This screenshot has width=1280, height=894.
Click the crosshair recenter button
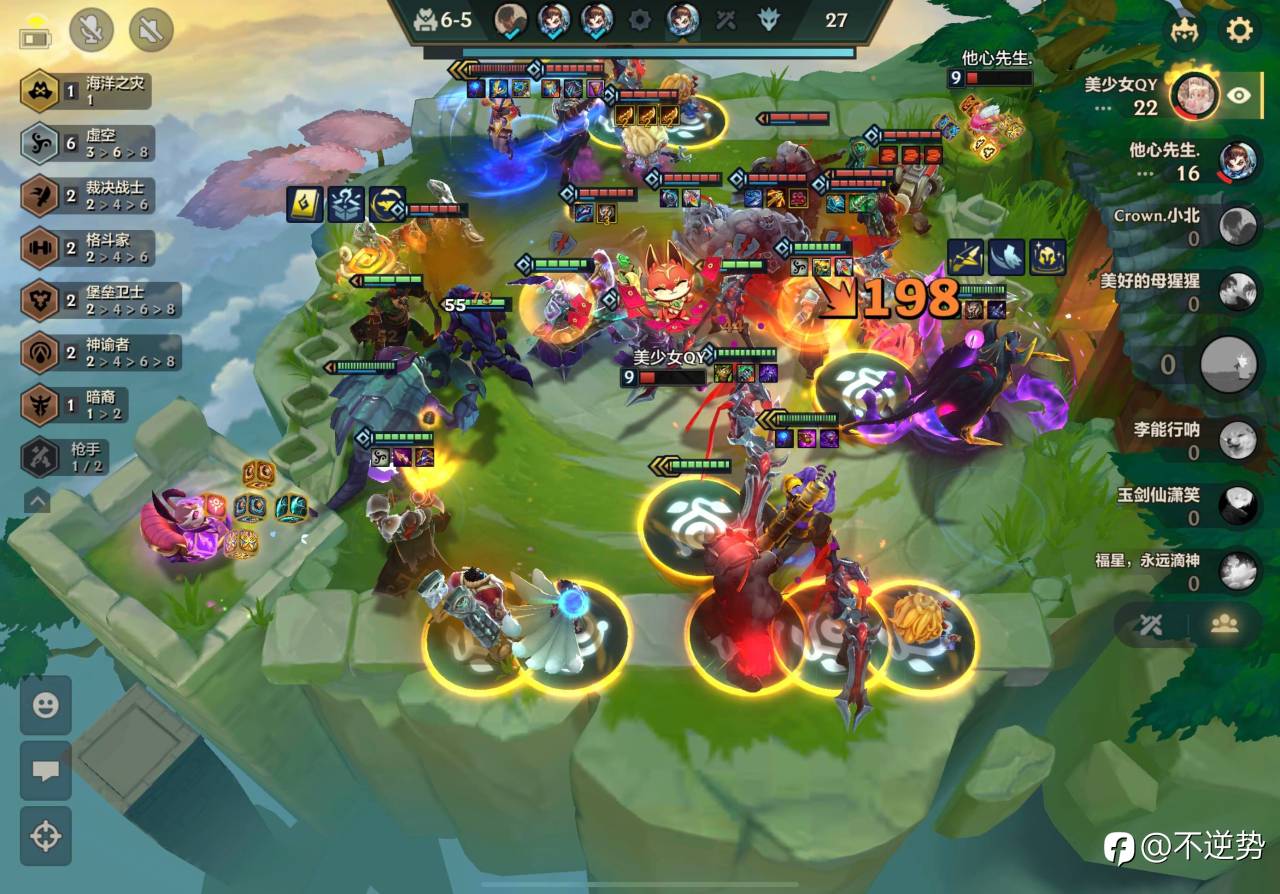[x=46, y=836]
